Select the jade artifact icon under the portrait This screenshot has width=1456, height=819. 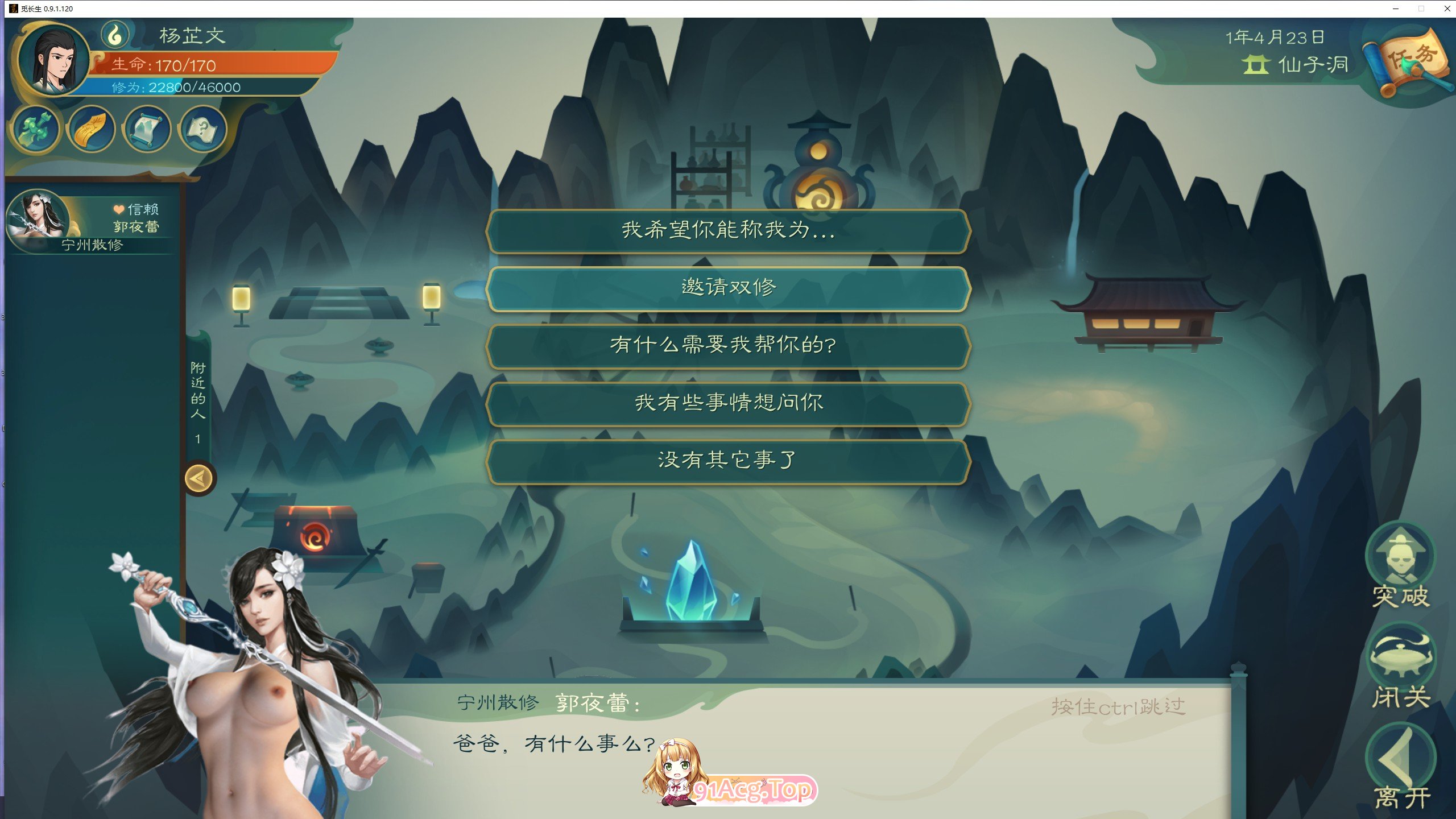point(34,130)
